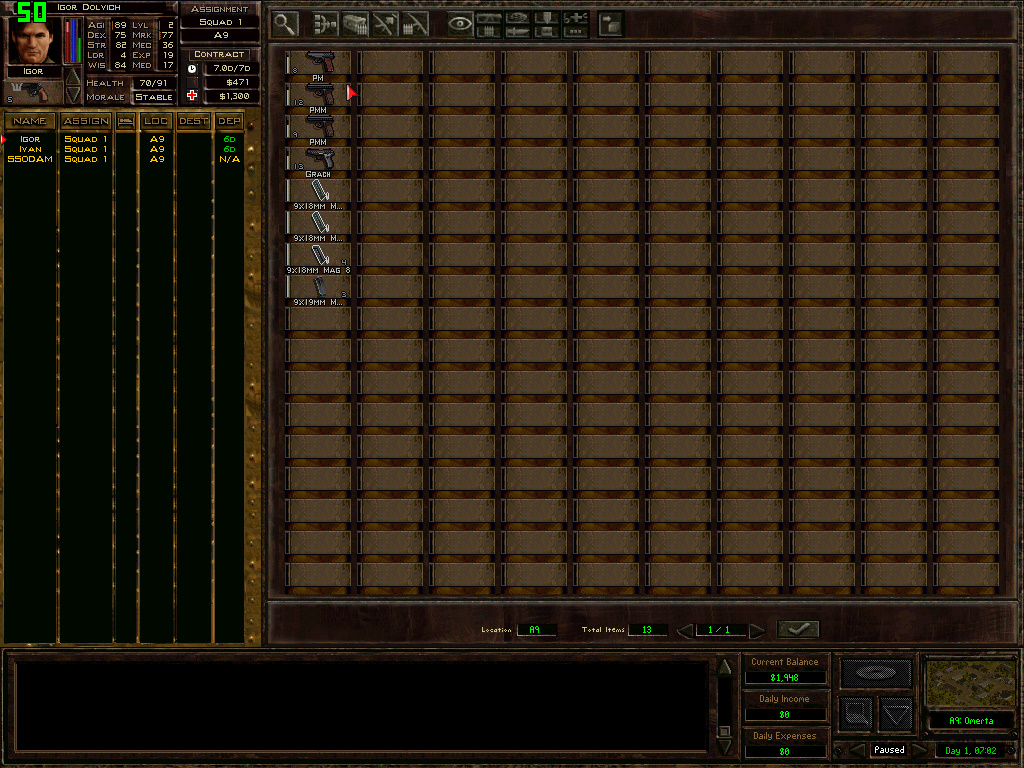This screenshot has width=1024, height=768.
Task: Close sector inventory with the checkmark button
Action: [x=797, y=629]
